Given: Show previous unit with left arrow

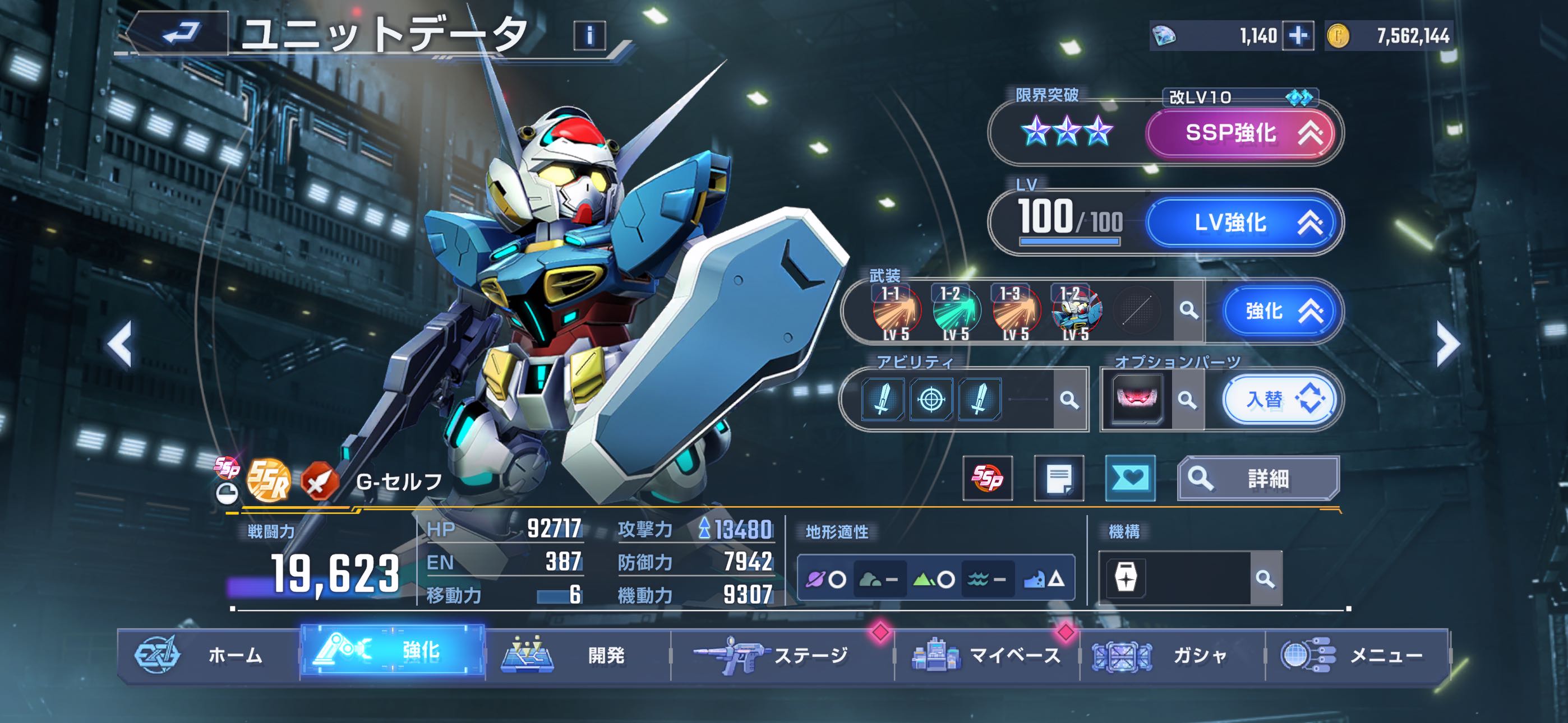Looking at the screenshot, I should pos(120,345).
